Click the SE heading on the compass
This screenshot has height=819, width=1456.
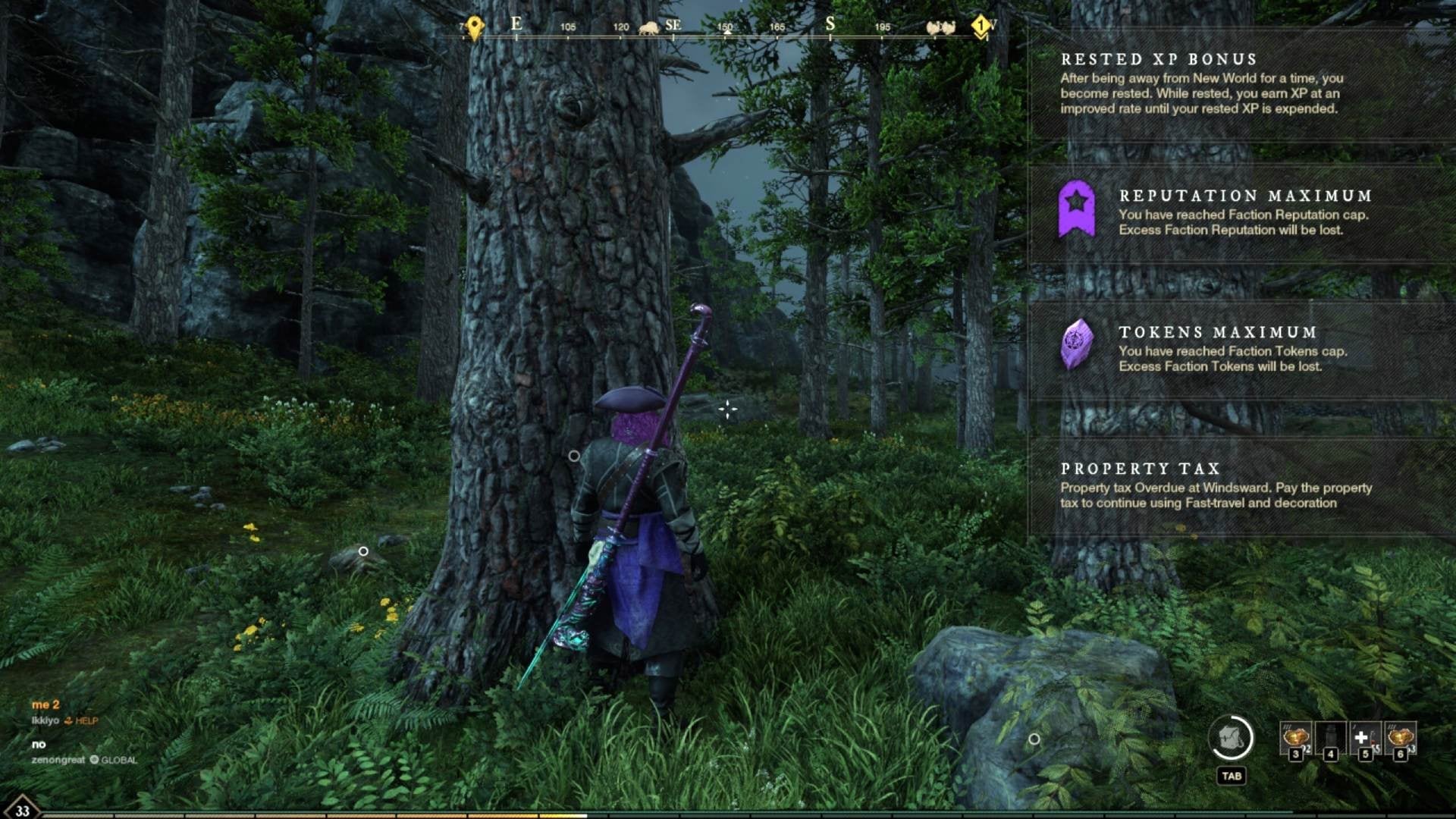coord(673,25)
